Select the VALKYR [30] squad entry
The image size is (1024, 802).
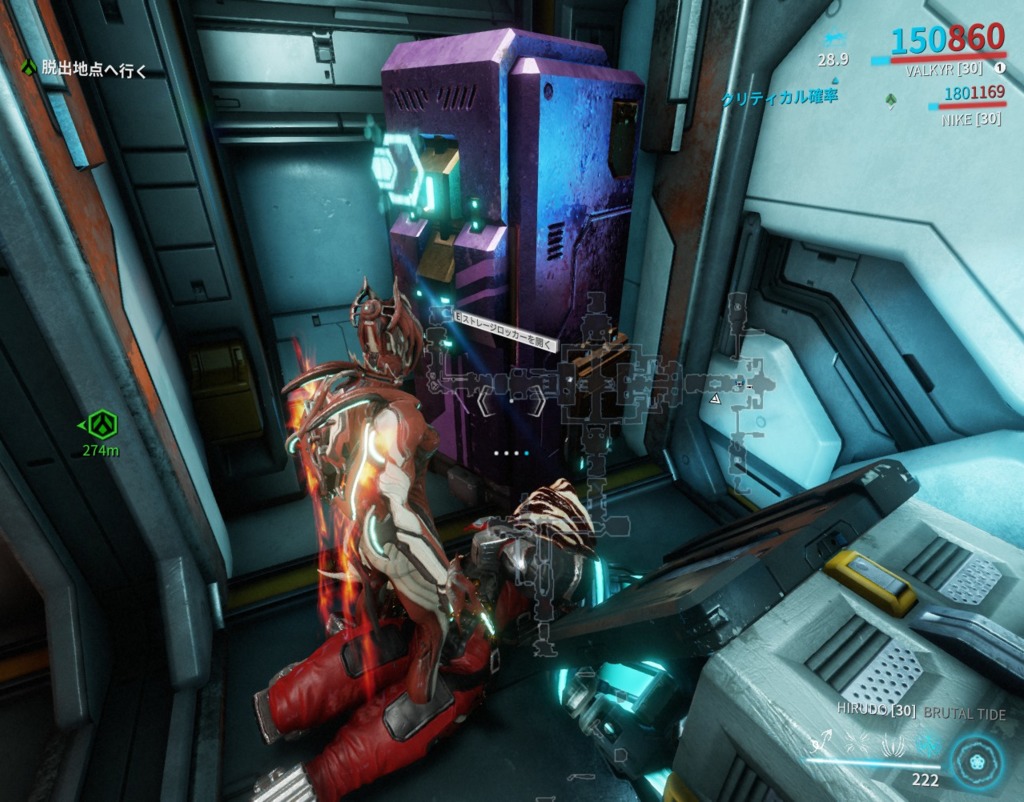click(940, 71)
